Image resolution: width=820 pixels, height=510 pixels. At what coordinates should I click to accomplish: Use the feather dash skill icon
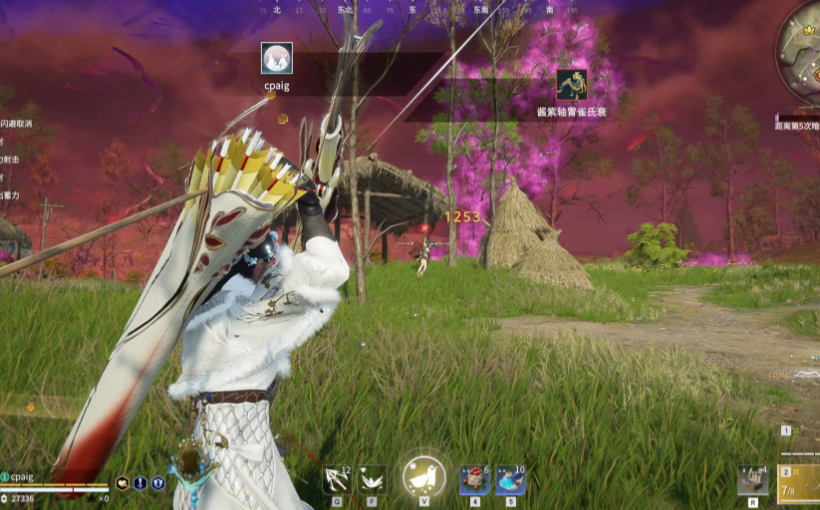pos(372,480)
